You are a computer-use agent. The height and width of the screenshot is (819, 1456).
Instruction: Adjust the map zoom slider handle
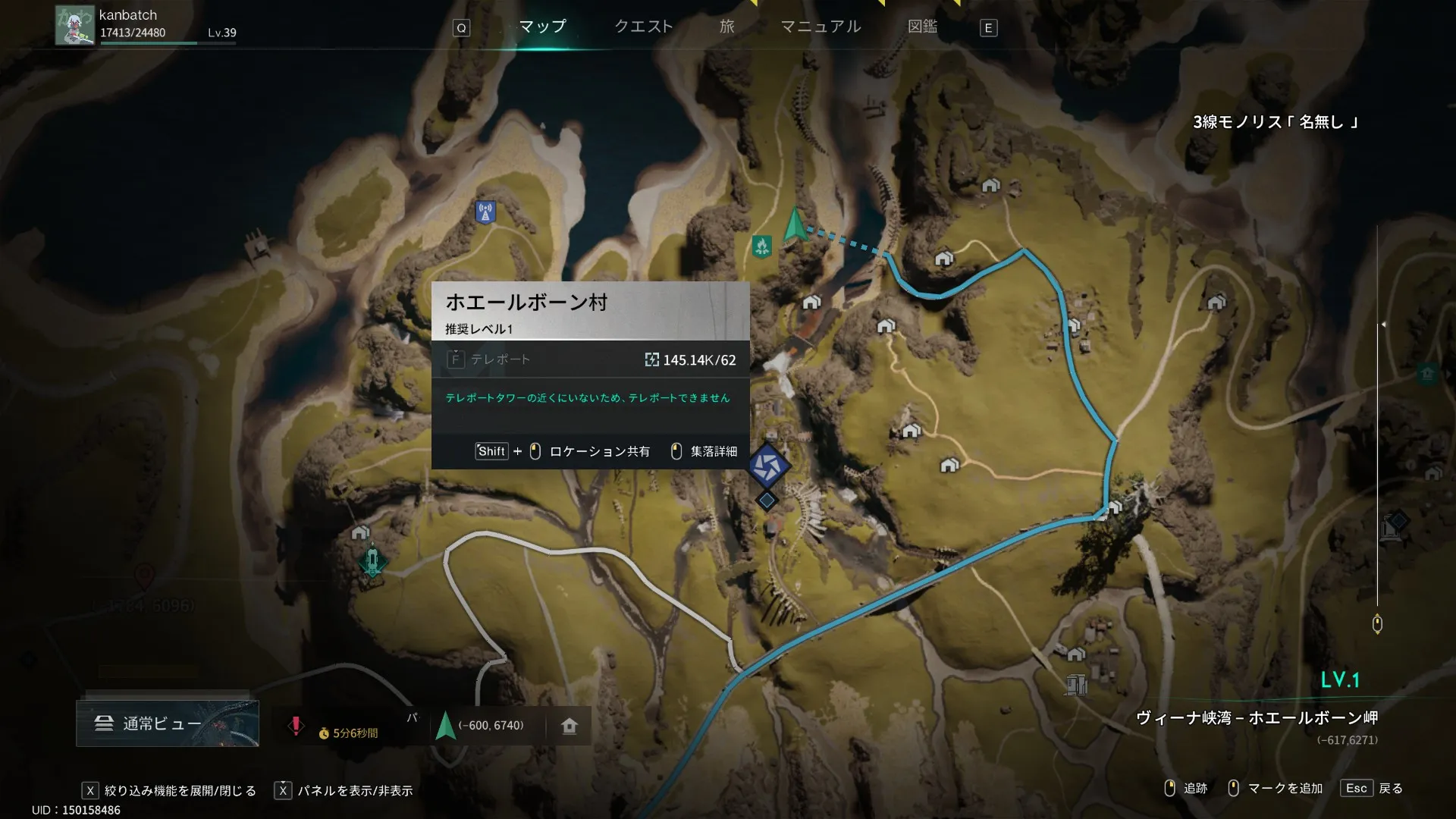tap(1377, 624)
